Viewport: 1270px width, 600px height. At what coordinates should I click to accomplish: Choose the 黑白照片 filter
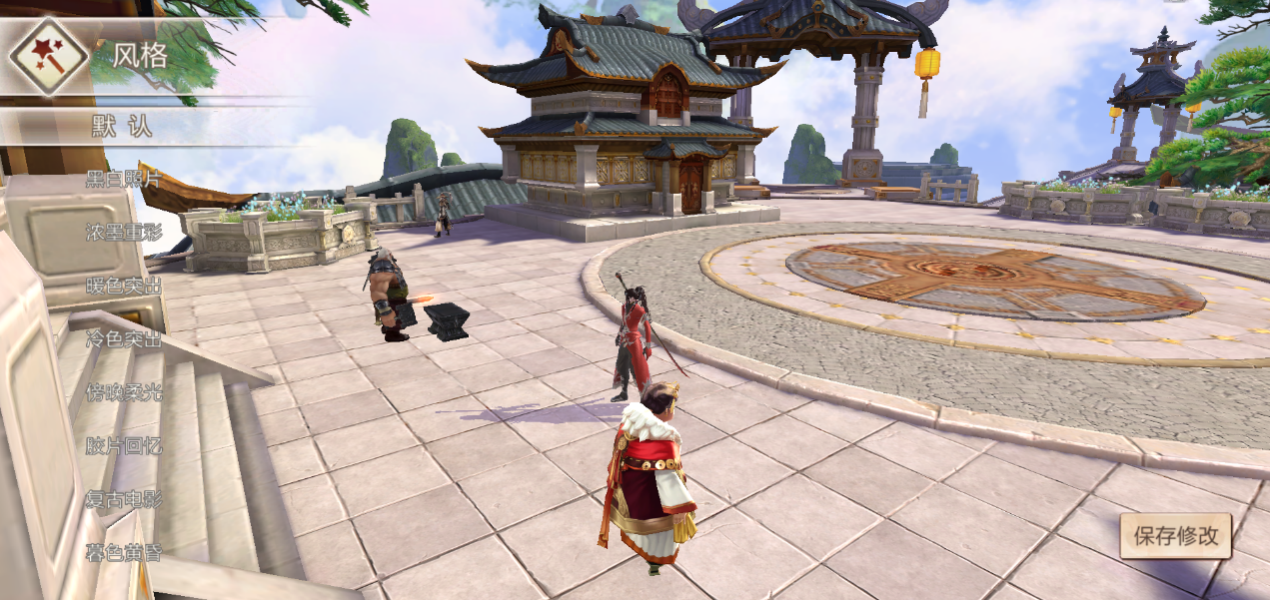coord(123,179)
